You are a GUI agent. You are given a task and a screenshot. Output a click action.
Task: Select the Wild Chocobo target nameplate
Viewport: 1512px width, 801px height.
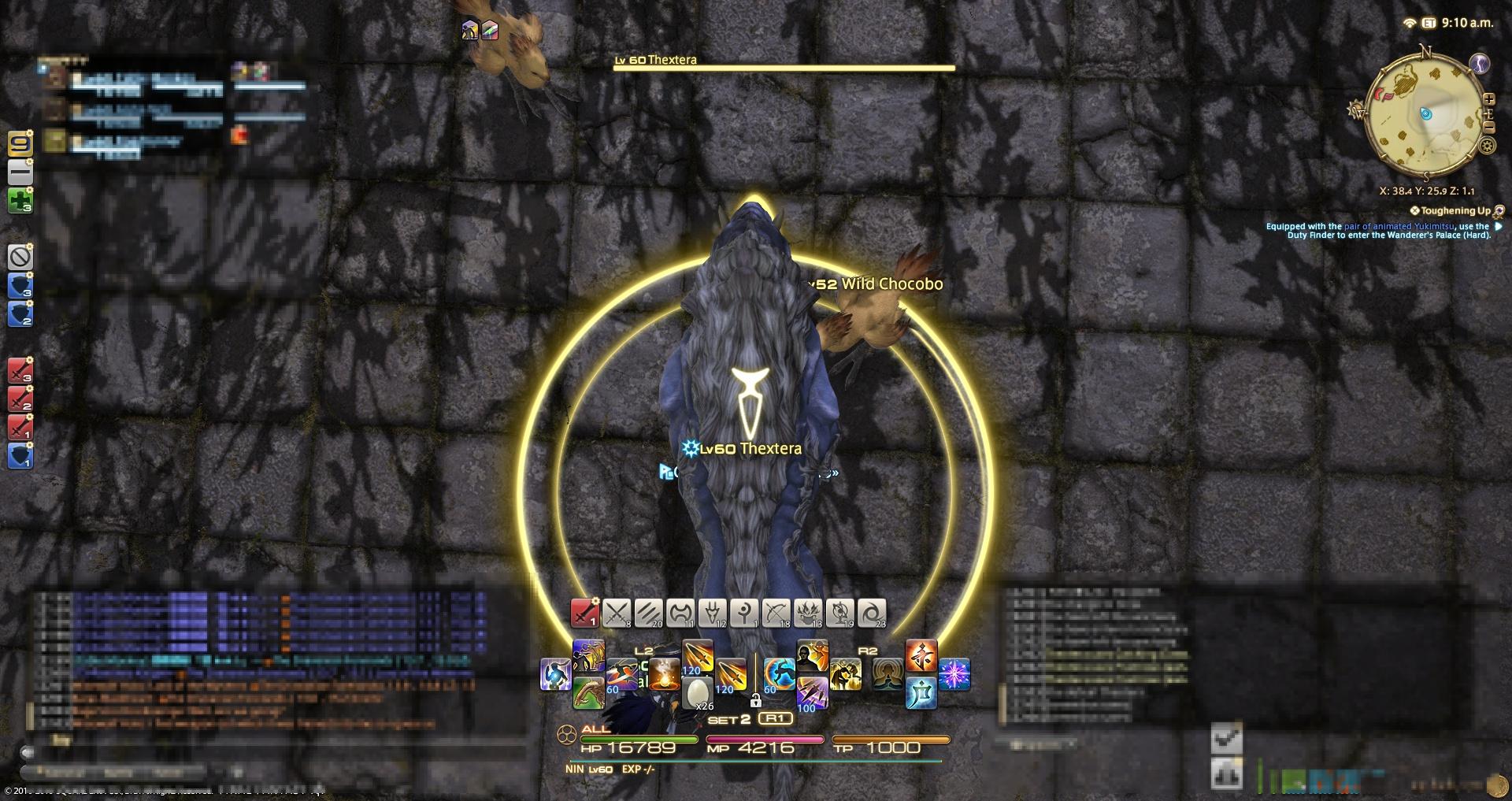pyautogui.click(x=874, y=284)
